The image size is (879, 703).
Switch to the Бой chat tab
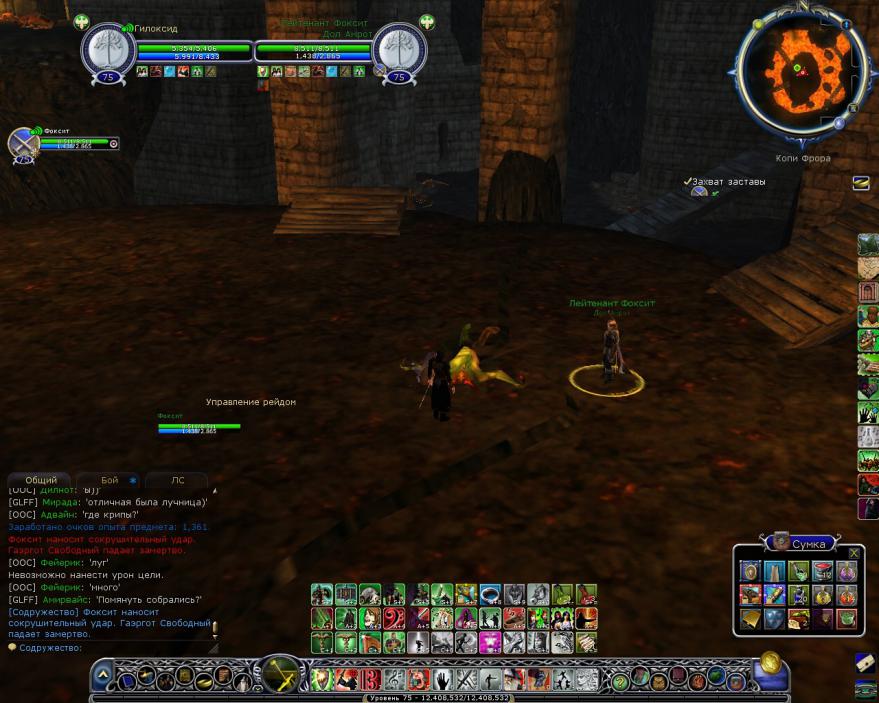tap(110, 480)
